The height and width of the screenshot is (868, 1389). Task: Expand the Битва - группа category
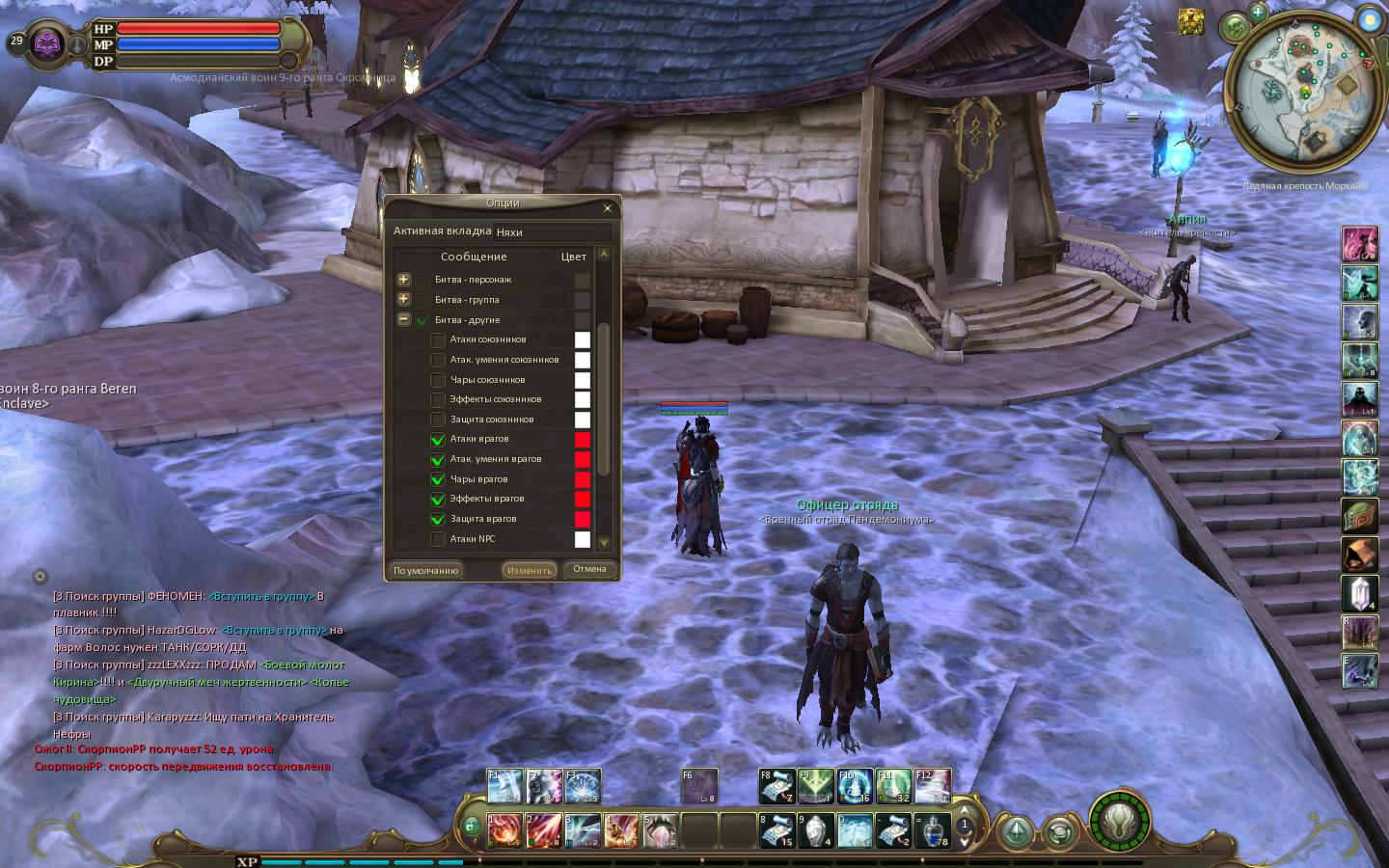pos(403,299)
